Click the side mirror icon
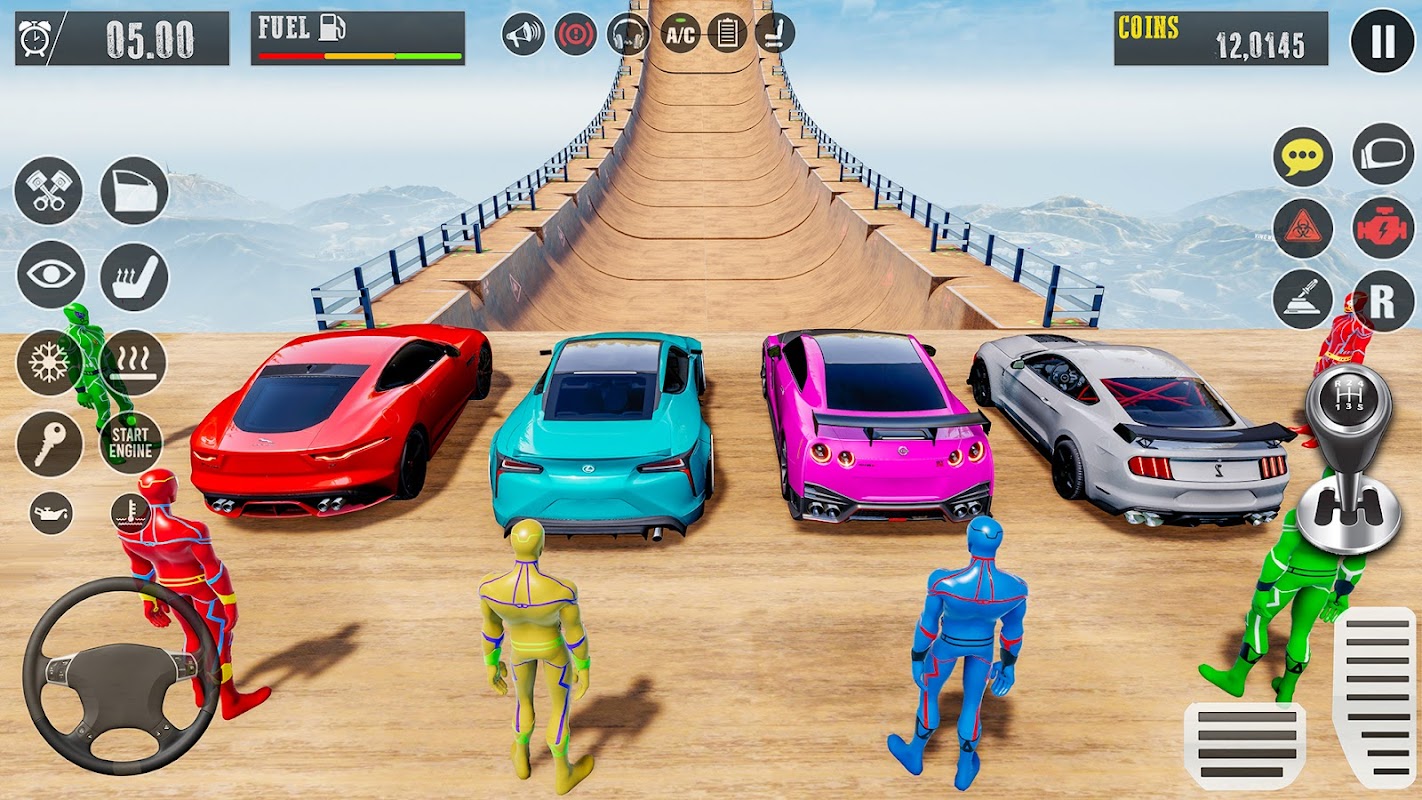 [x=1383, y=154]
